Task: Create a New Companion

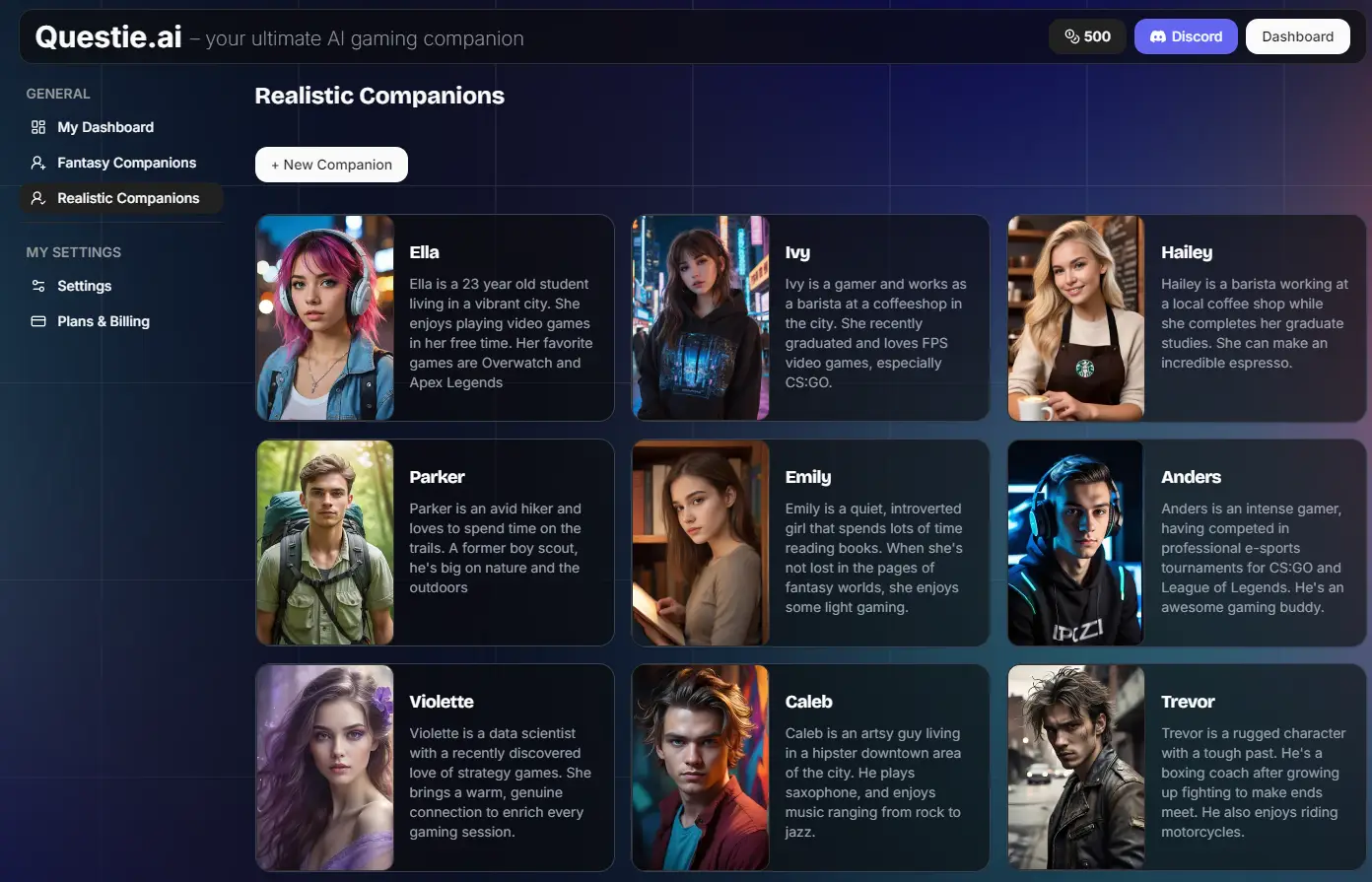Action: [x=331, y=165]
